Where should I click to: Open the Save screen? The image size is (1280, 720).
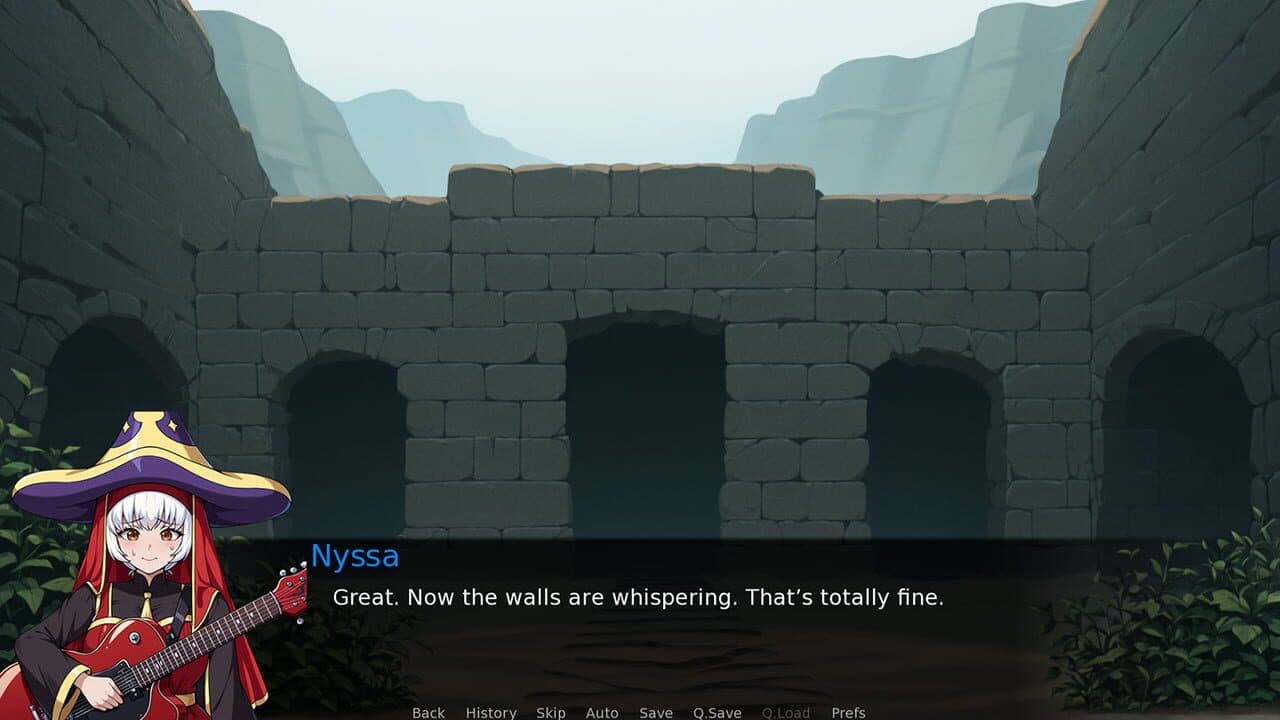(655, 713)
